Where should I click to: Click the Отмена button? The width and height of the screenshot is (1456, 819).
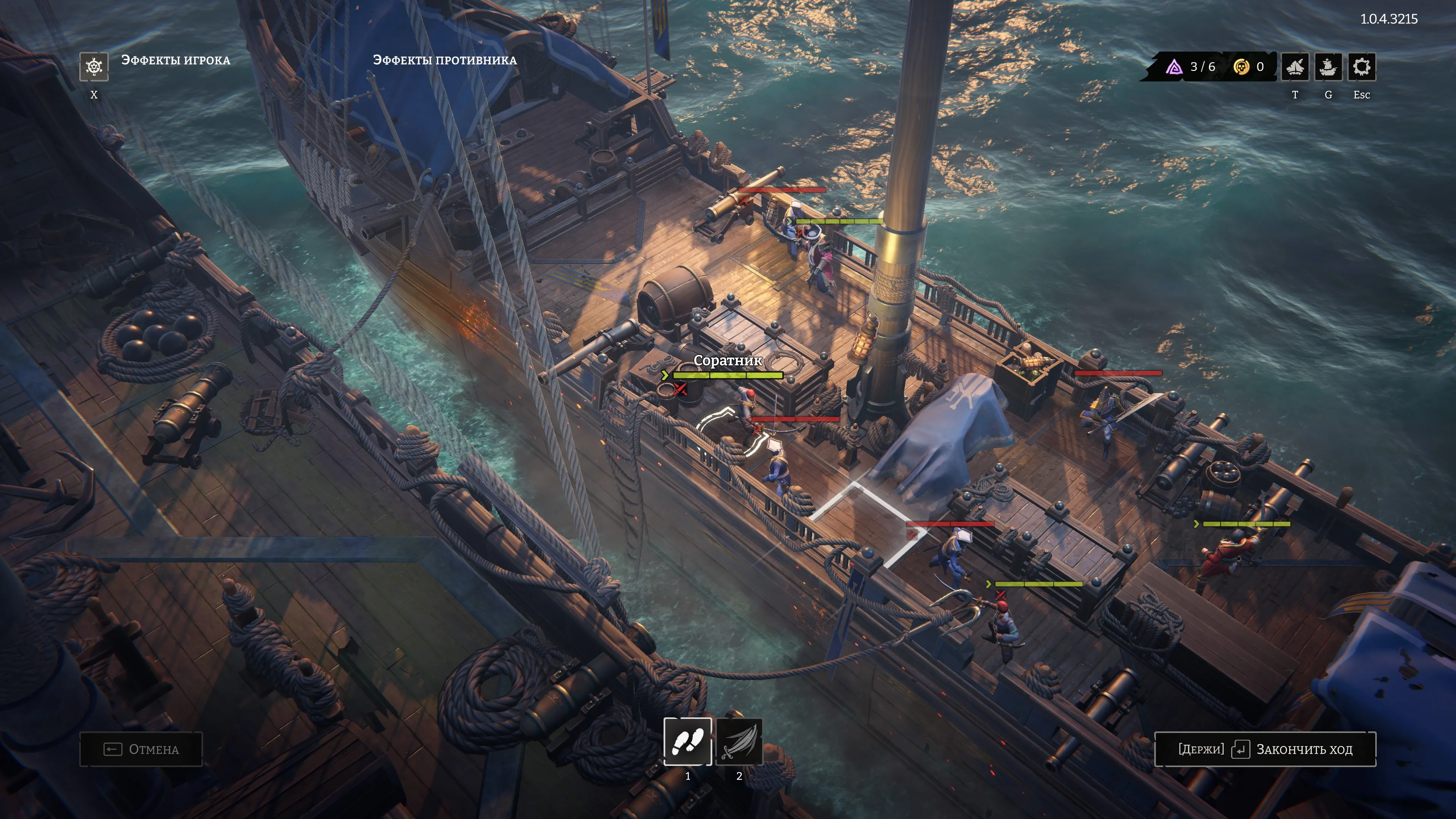[x=141, y=749]
